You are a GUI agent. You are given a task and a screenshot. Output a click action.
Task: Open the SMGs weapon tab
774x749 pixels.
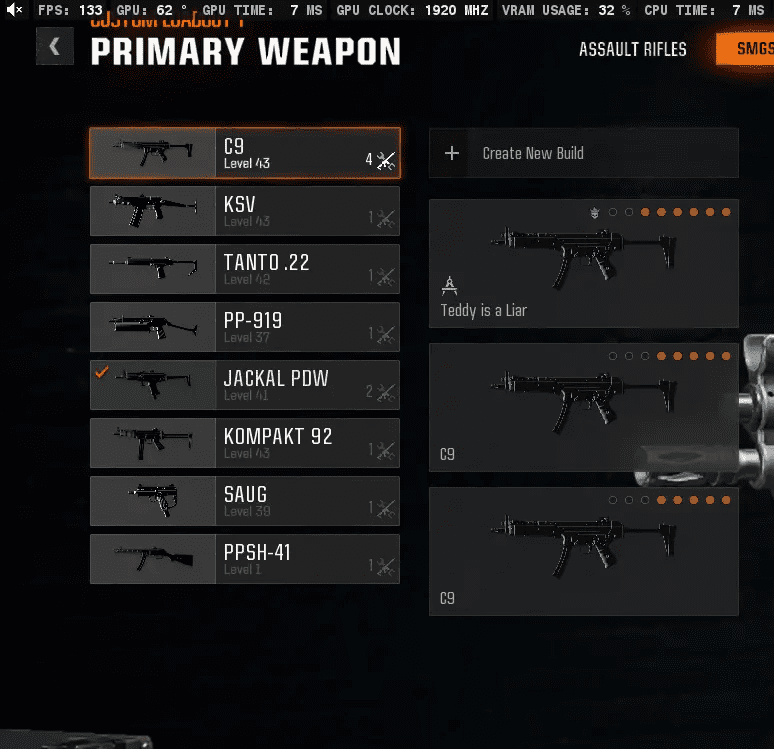click(x=744, y=49)
